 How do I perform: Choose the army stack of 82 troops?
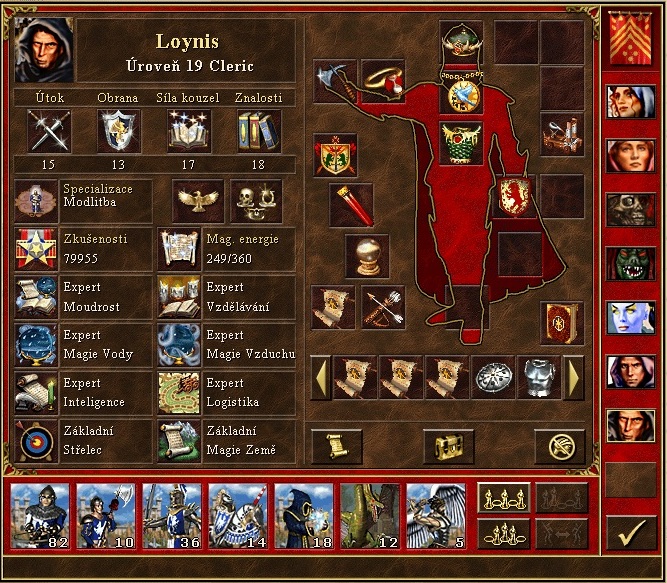coord(39,516)
